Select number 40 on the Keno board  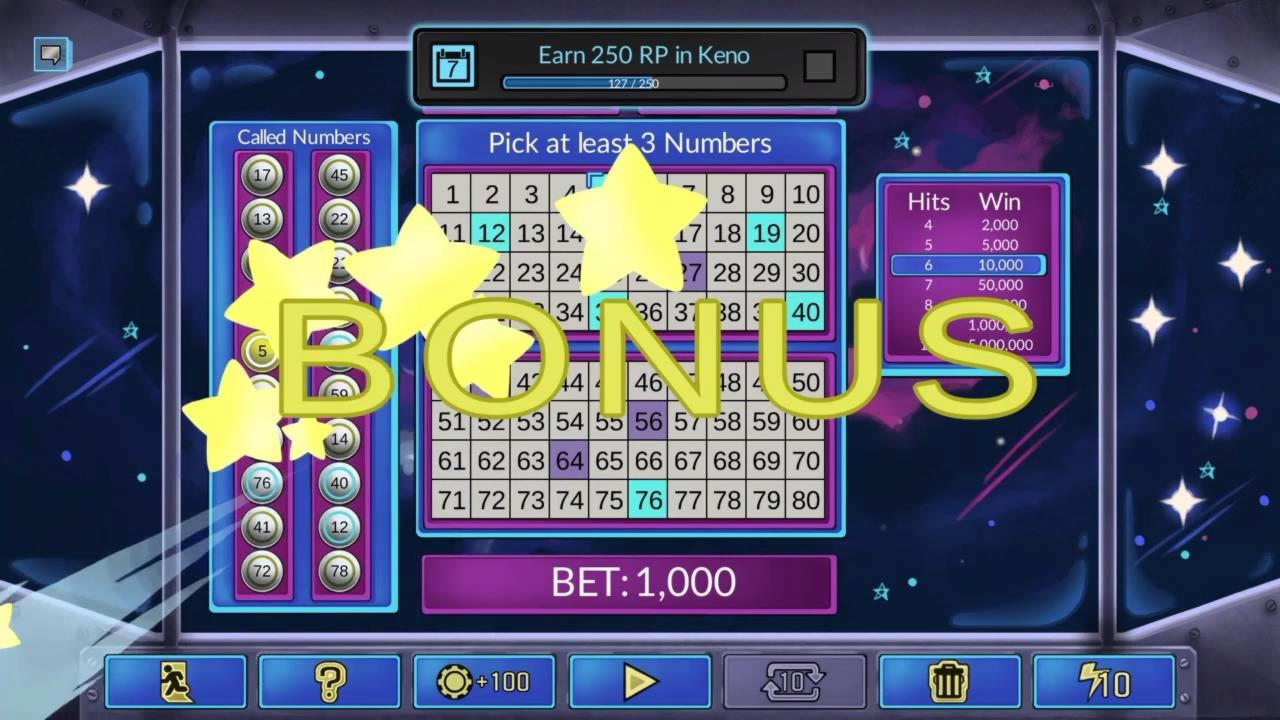tap(805, 313)
